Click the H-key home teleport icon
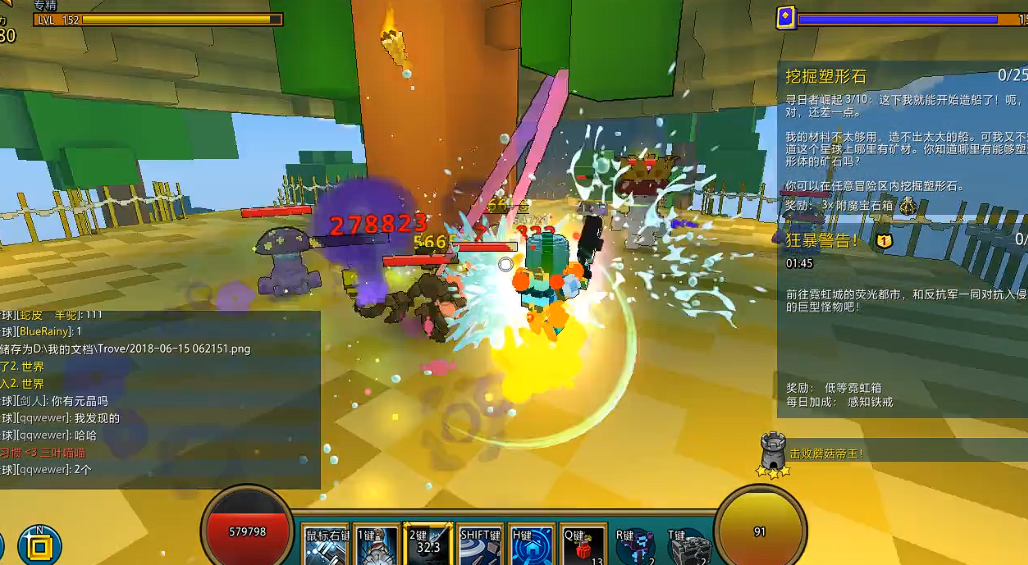This screenshot has width=1028, height=565. [x=531, y=546]
